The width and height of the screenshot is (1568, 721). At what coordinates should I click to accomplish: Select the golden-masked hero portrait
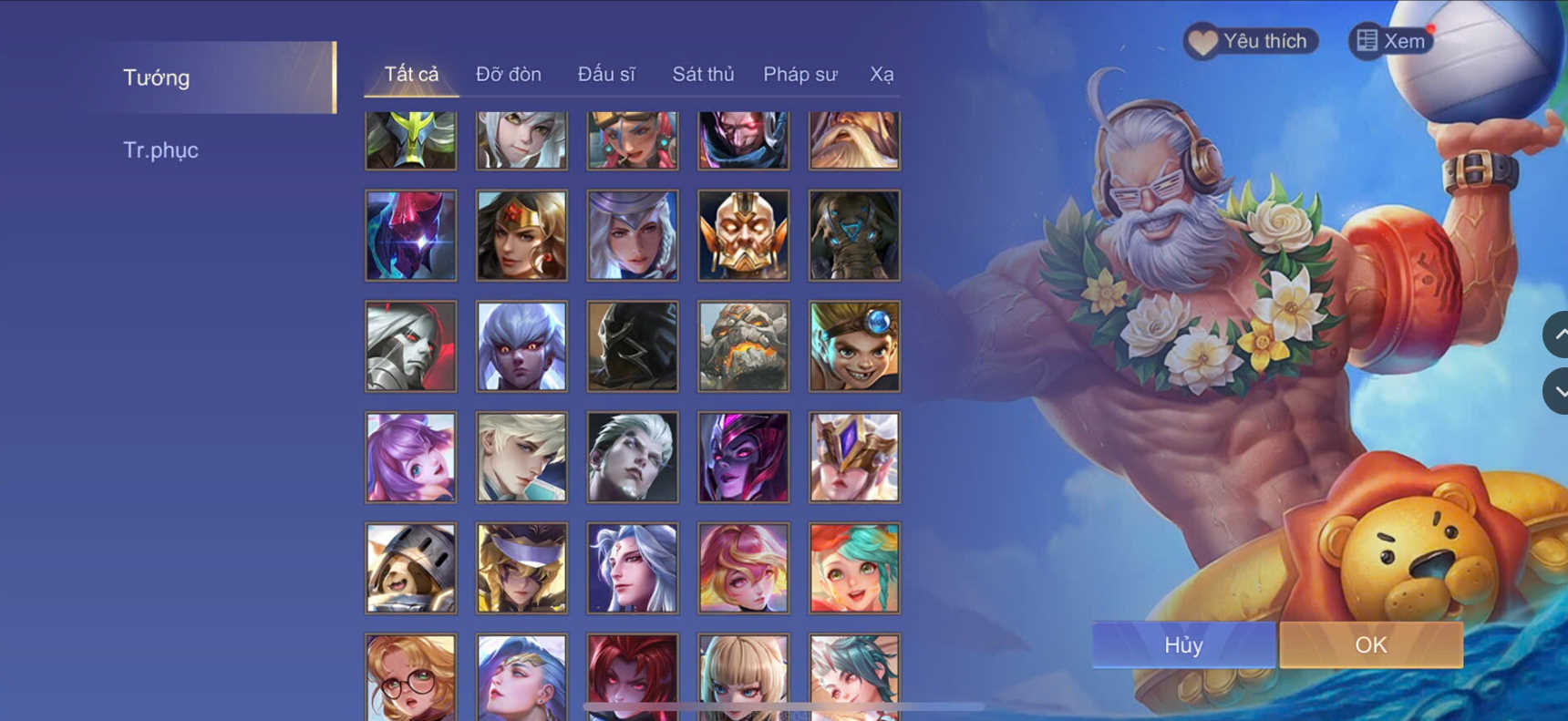(x=743, y=235)
